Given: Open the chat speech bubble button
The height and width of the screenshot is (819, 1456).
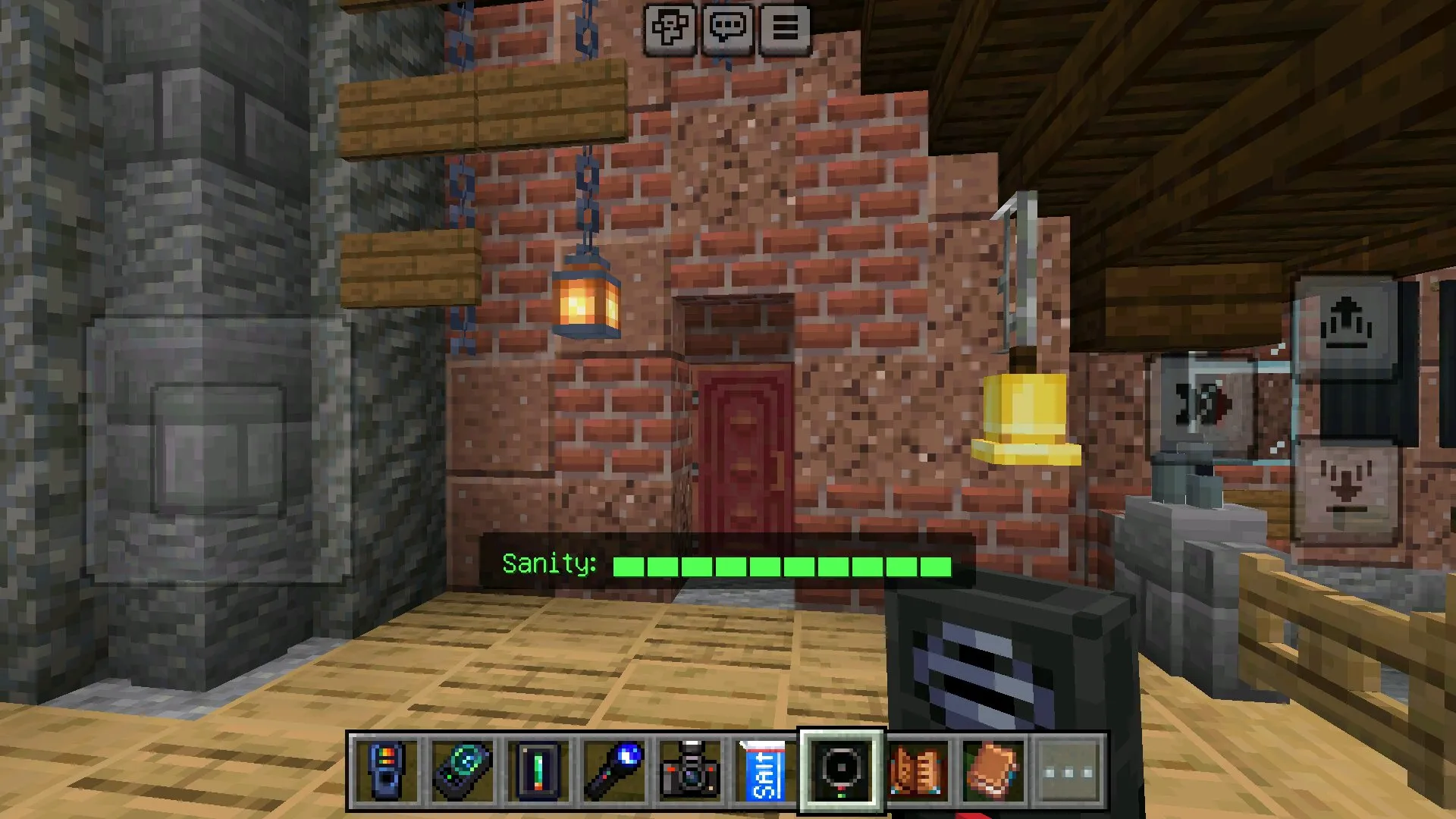Looking at the screenshot, I should pyautogui.click(x=727, y=29).
